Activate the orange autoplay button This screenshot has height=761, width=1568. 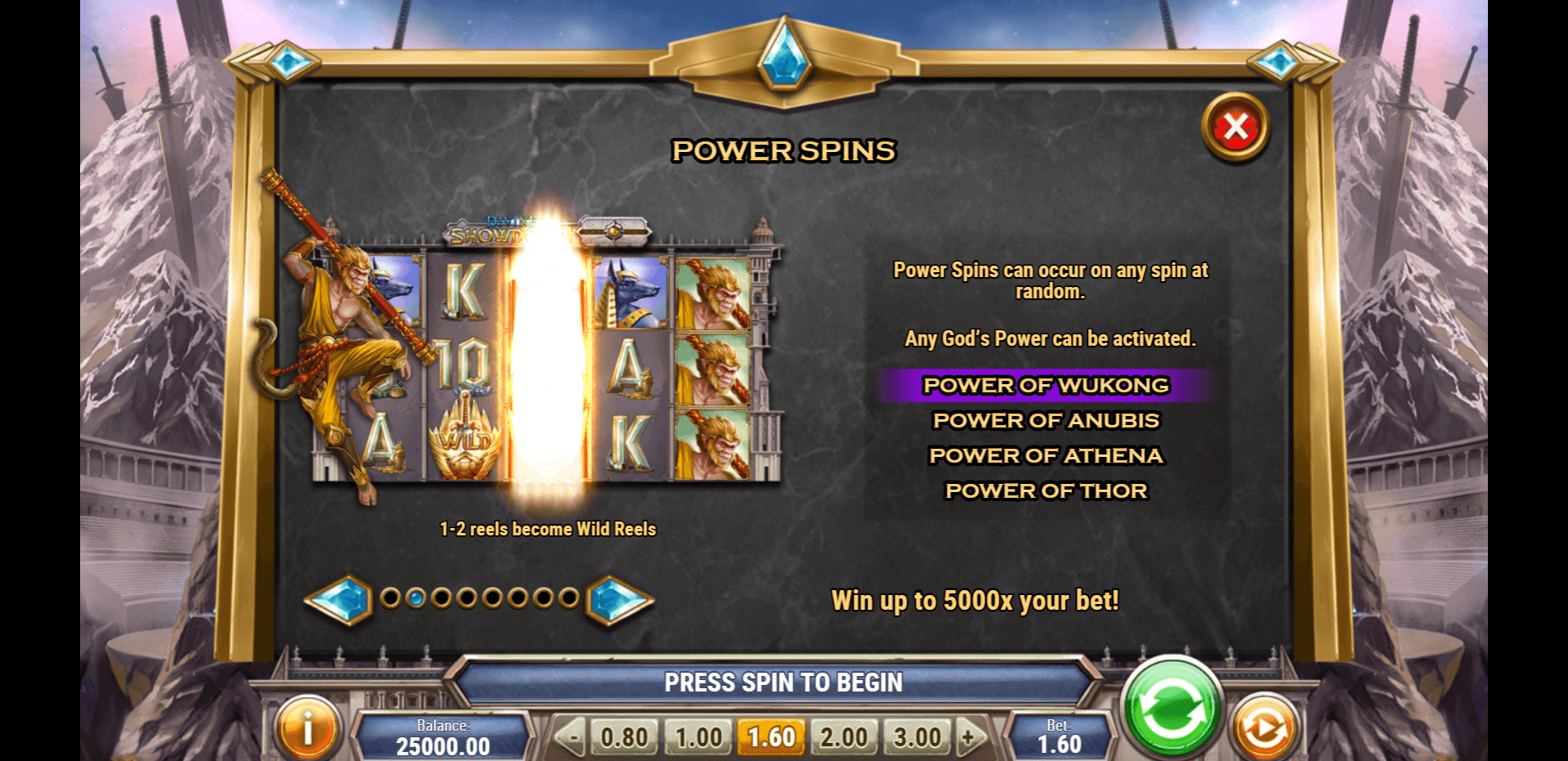(1264, 728)
